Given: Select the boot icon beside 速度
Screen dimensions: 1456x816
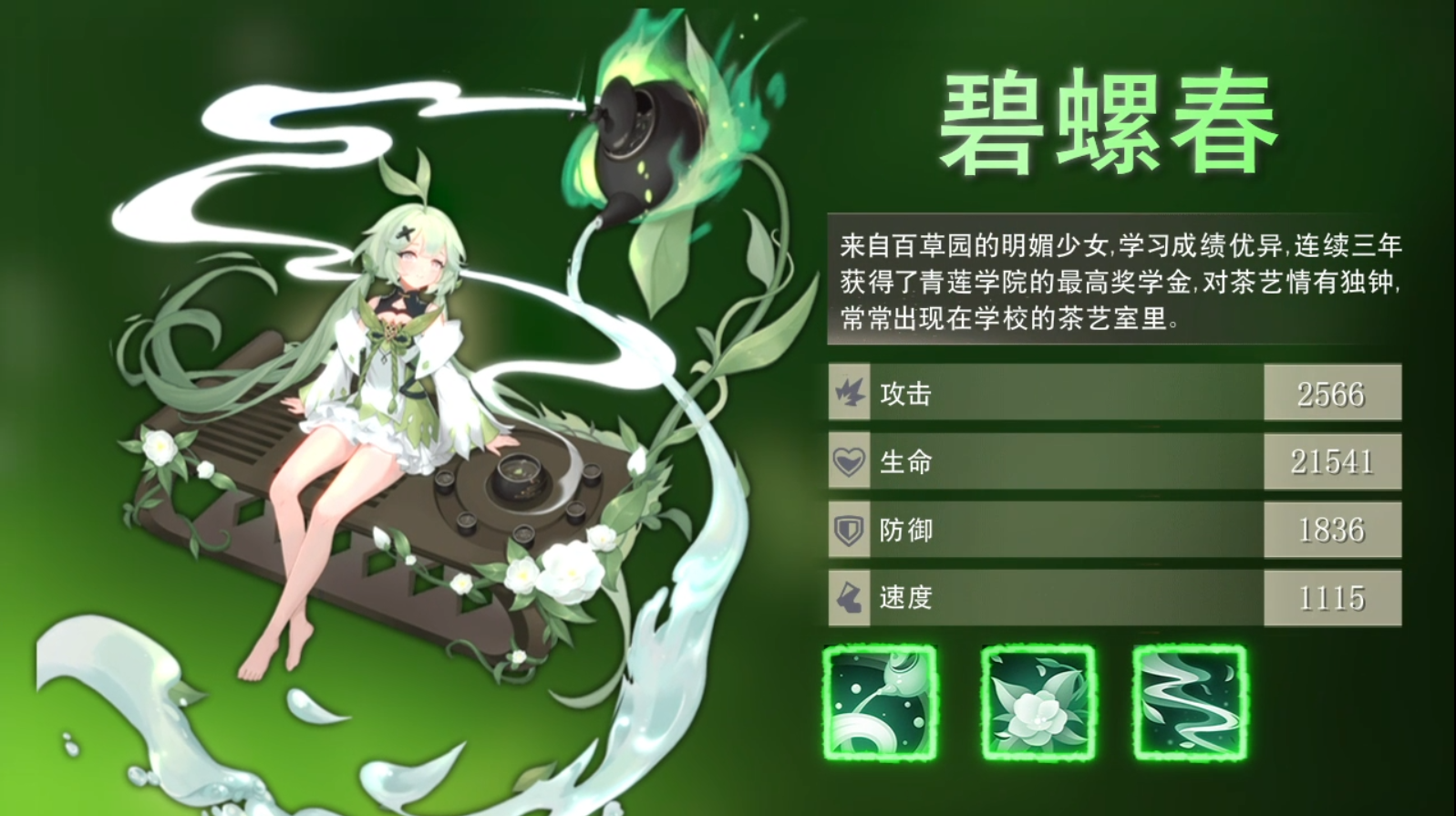Looking at the screenshot, I should coord(849,600).
